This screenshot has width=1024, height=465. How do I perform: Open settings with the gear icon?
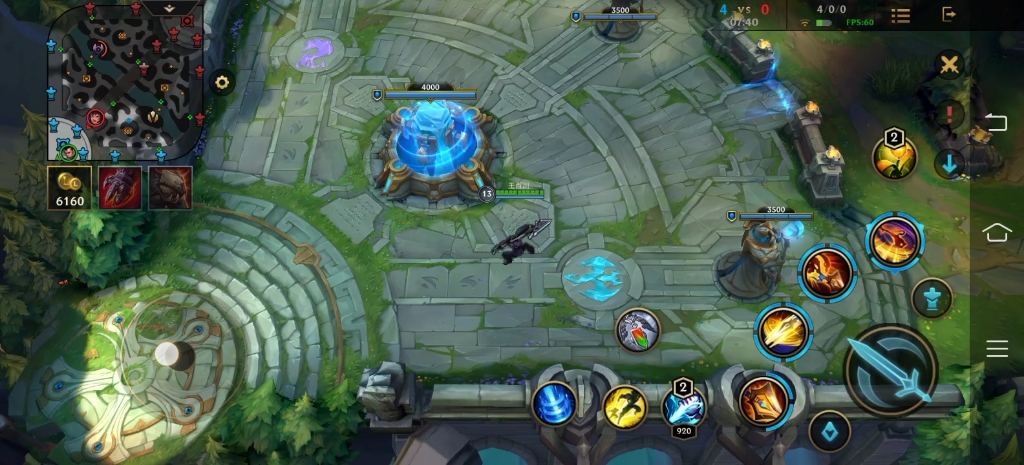pyautogui.click(x=222, y=83)
